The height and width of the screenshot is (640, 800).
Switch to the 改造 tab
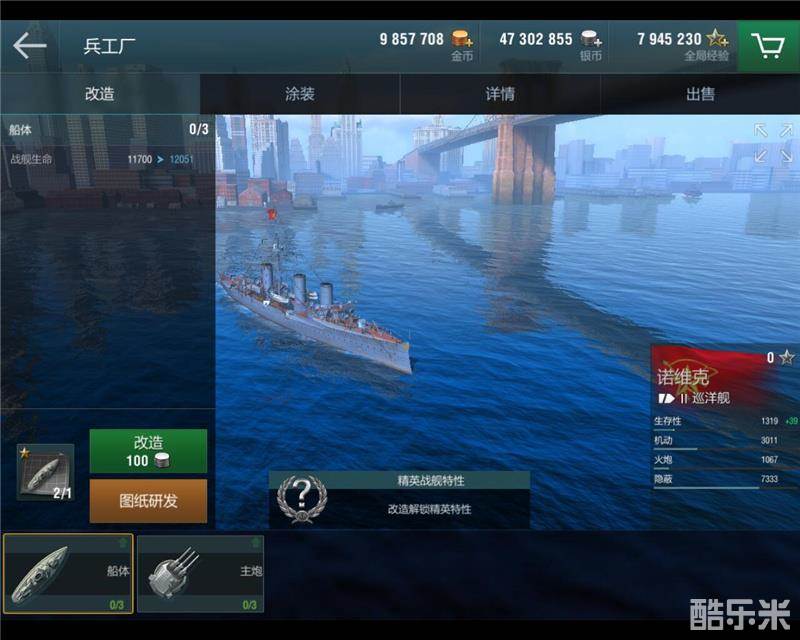(100, 94)
